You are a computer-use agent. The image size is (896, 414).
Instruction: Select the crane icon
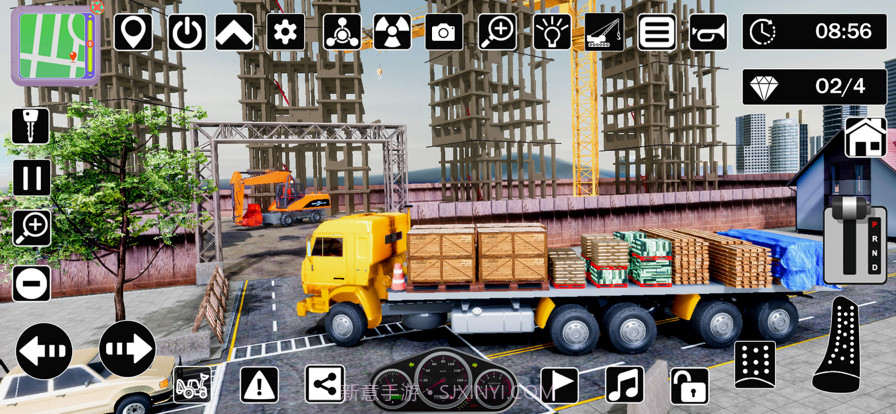(604, 32)
